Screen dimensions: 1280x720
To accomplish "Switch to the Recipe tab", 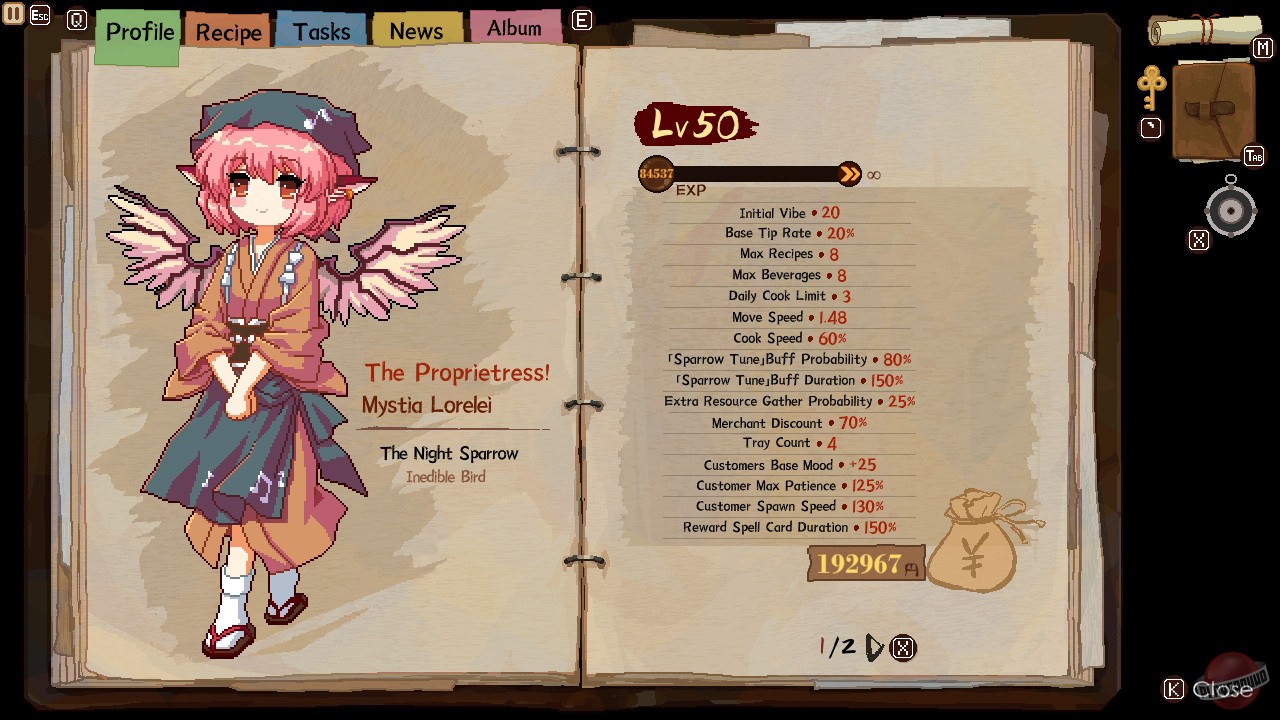I will [x=226, y=31].
